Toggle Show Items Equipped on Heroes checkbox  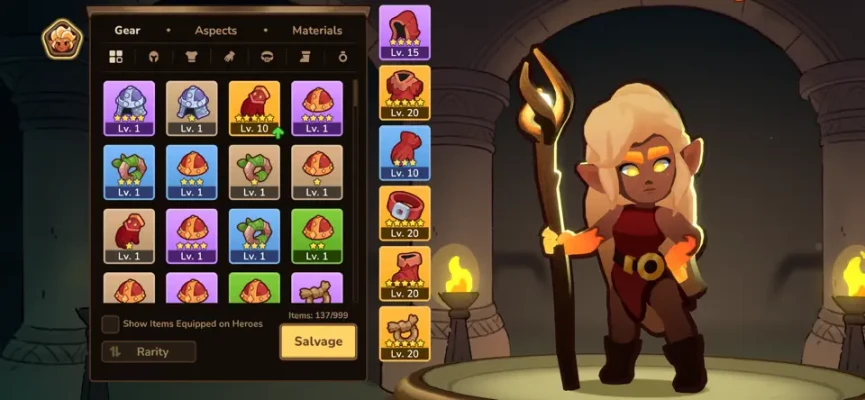[110, 324]
